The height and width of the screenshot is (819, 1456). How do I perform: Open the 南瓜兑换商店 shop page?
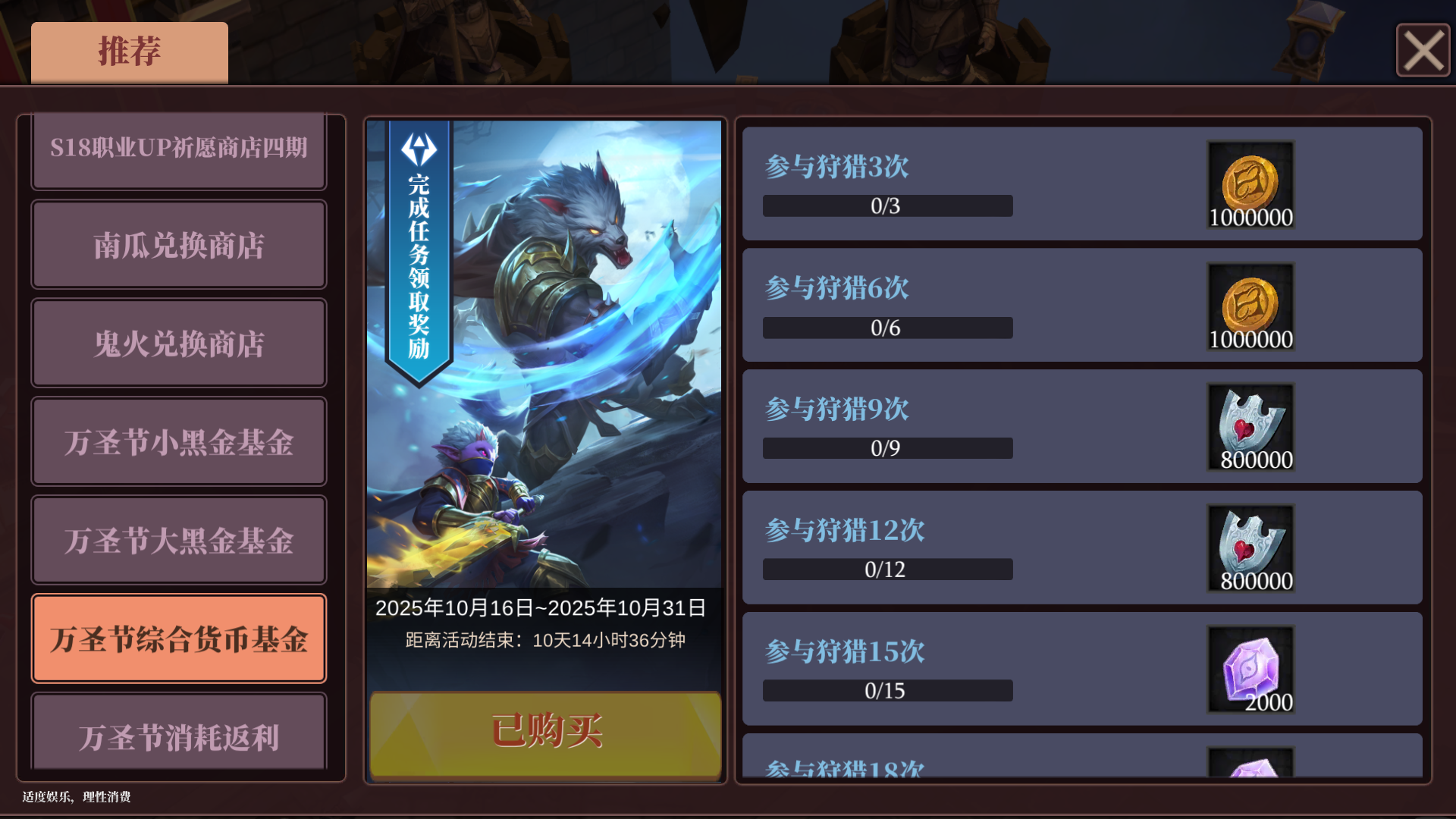click(x=178, y=246)
